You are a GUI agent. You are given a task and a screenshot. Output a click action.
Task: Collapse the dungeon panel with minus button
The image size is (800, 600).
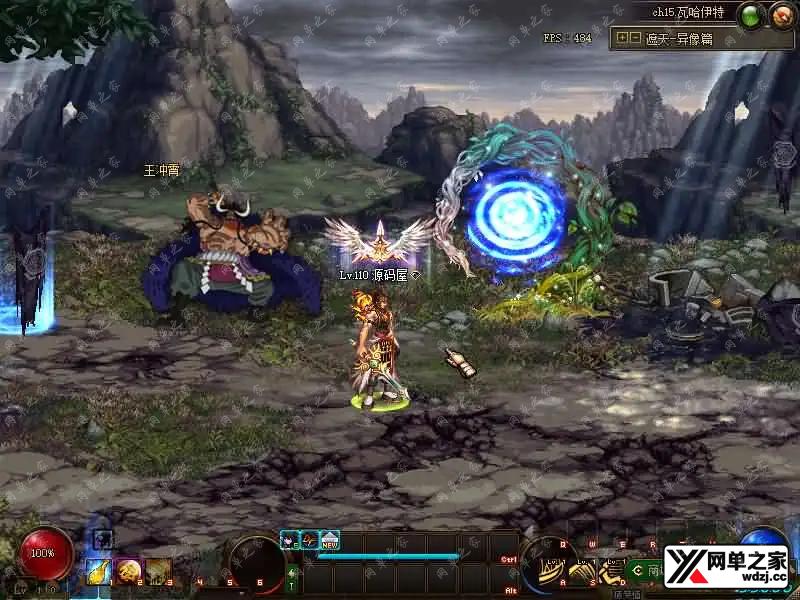point(635,37)
